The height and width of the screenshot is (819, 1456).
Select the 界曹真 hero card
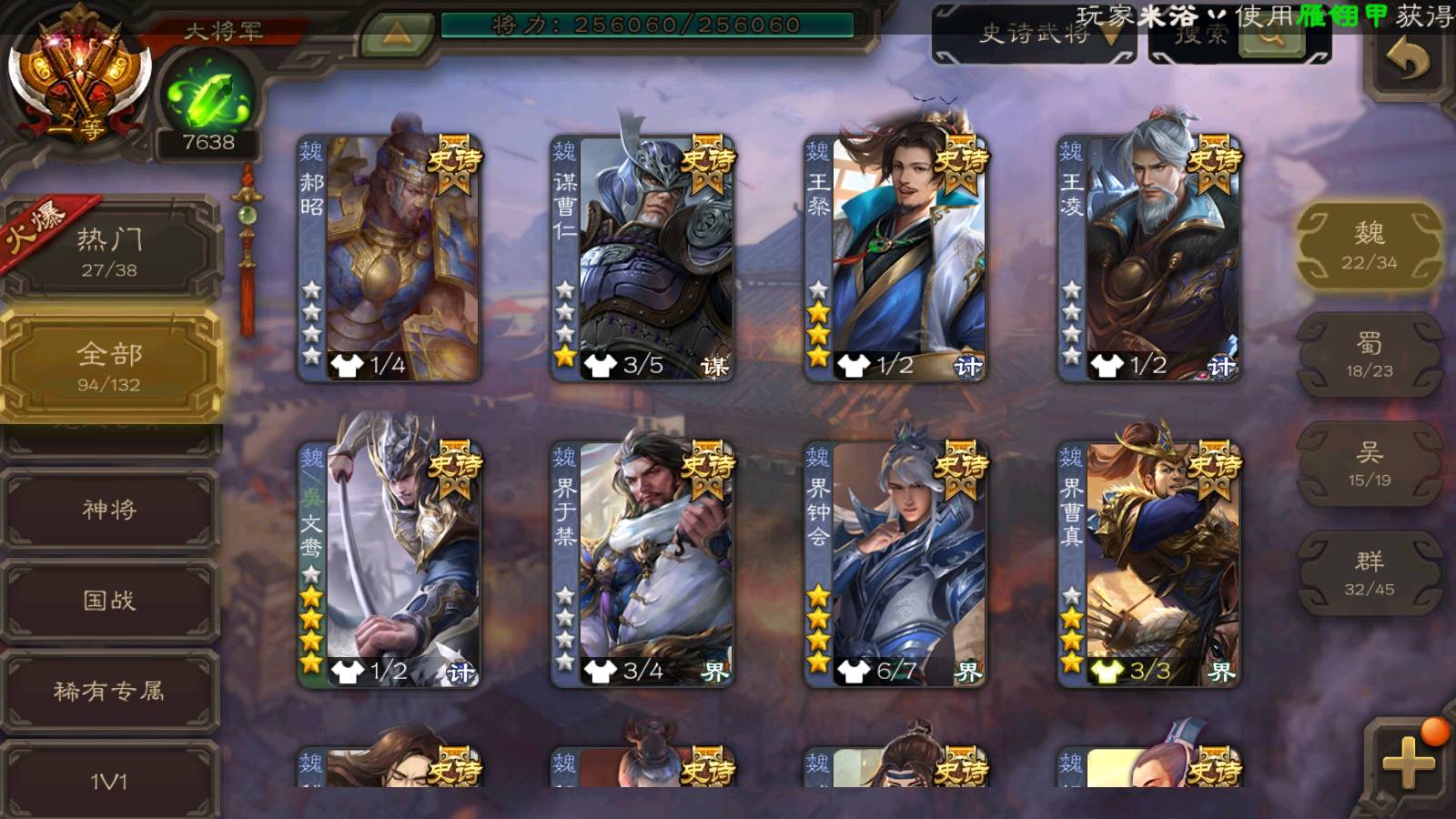pyautogui.click(x=1148, y=564)
